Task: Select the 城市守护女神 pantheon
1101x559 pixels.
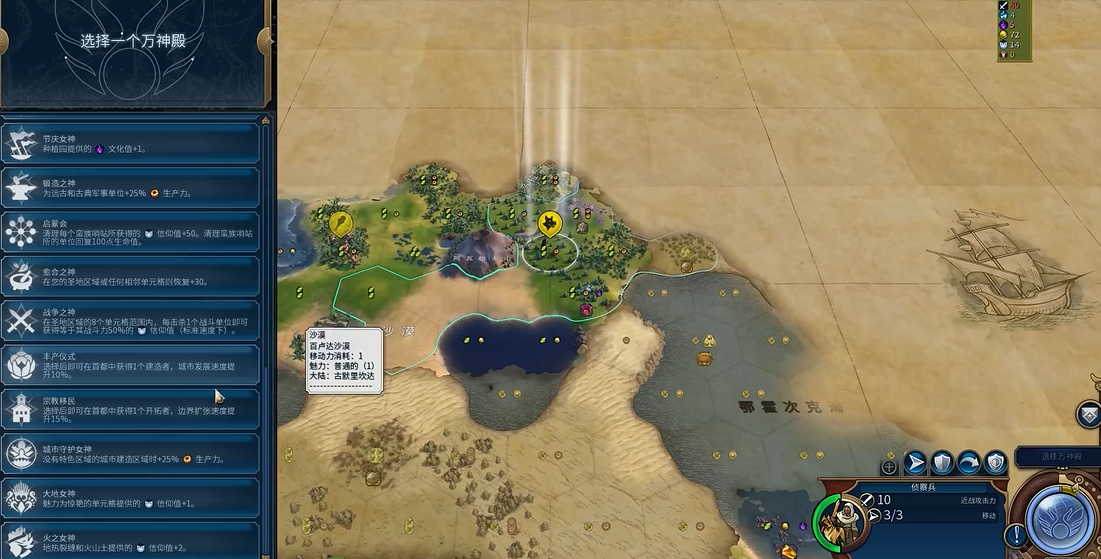Action: click(x=131, y=453)
